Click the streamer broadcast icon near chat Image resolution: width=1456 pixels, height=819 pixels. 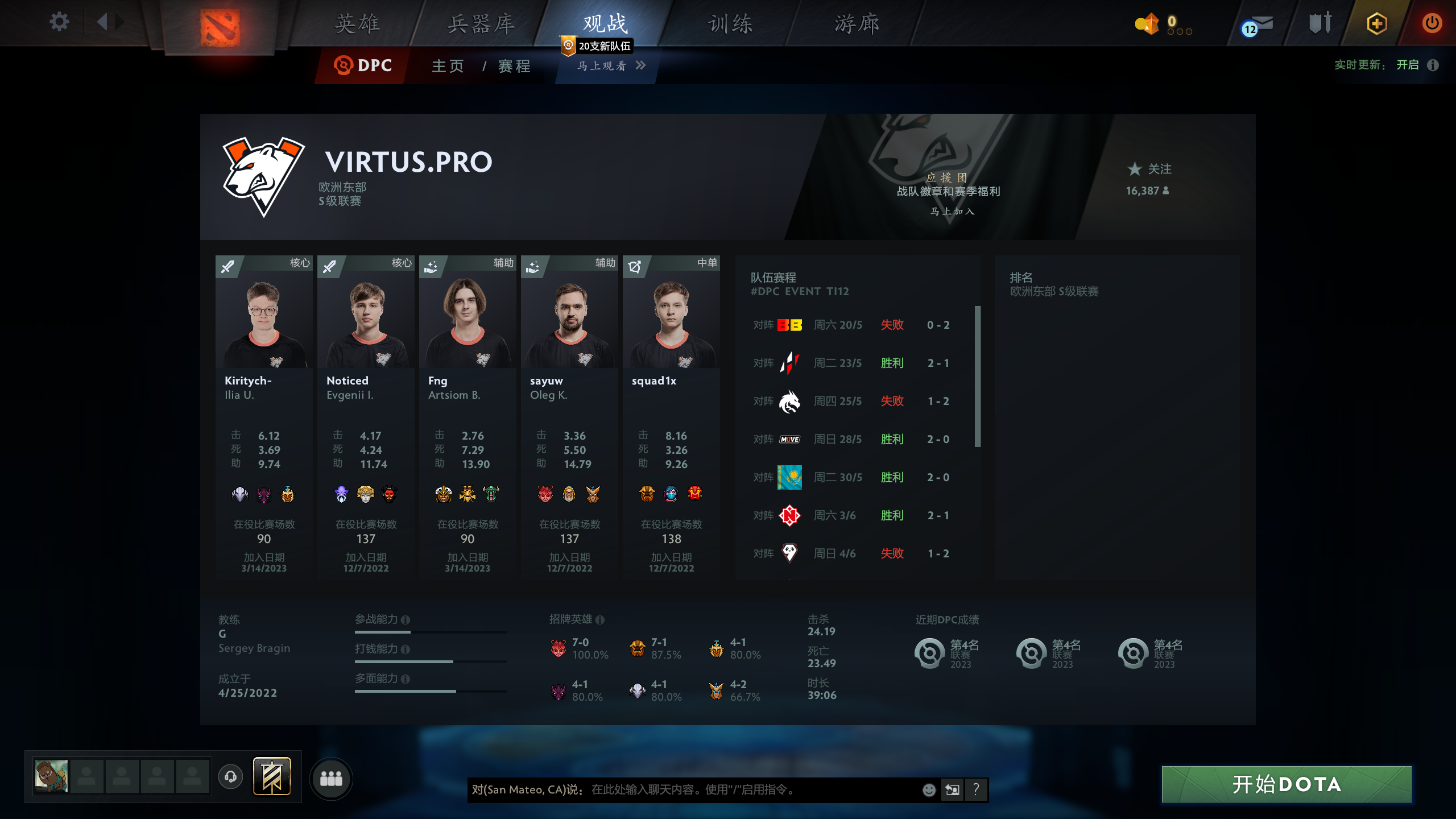click(x=952, y=790)
